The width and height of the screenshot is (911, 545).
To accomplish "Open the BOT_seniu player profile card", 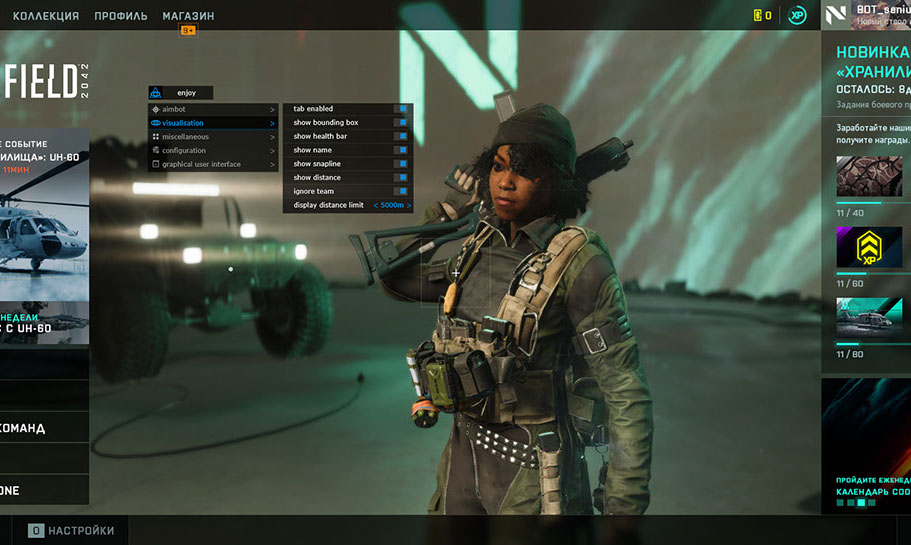I will coord(866,15).
